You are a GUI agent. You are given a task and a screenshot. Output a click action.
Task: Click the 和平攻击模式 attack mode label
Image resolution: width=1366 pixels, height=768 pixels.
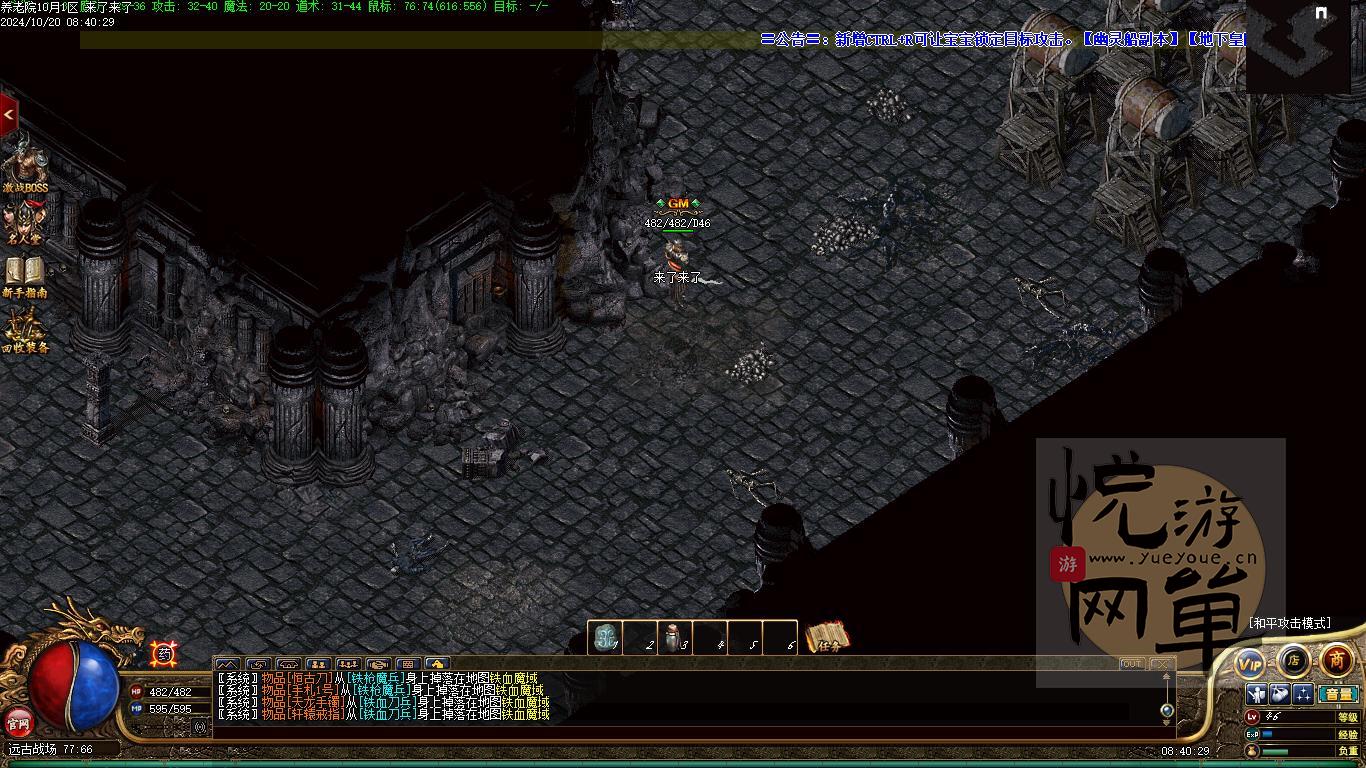click(x=1289, y=623)
